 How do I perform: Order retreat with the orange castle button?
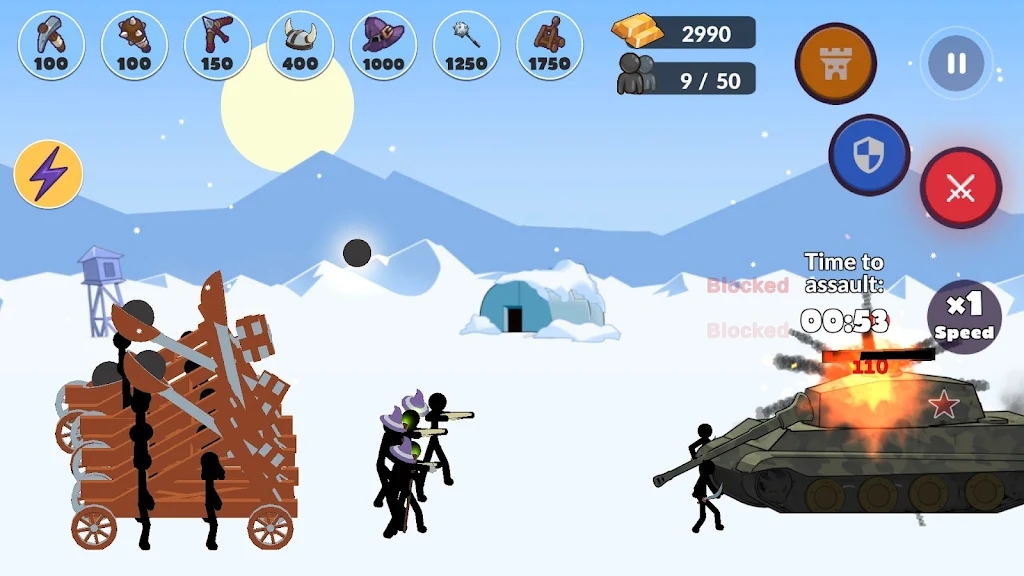835,63
